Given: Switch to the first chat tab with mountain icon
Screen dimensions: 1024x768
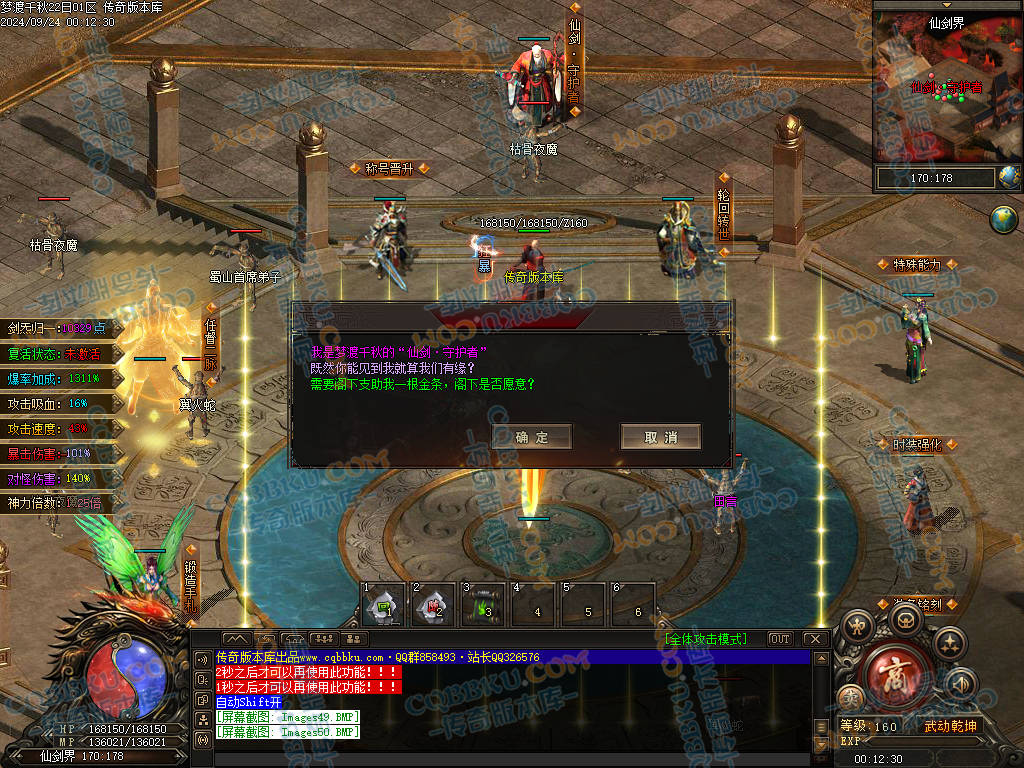Looking at the screenshot, I should (x=237, y=639).
